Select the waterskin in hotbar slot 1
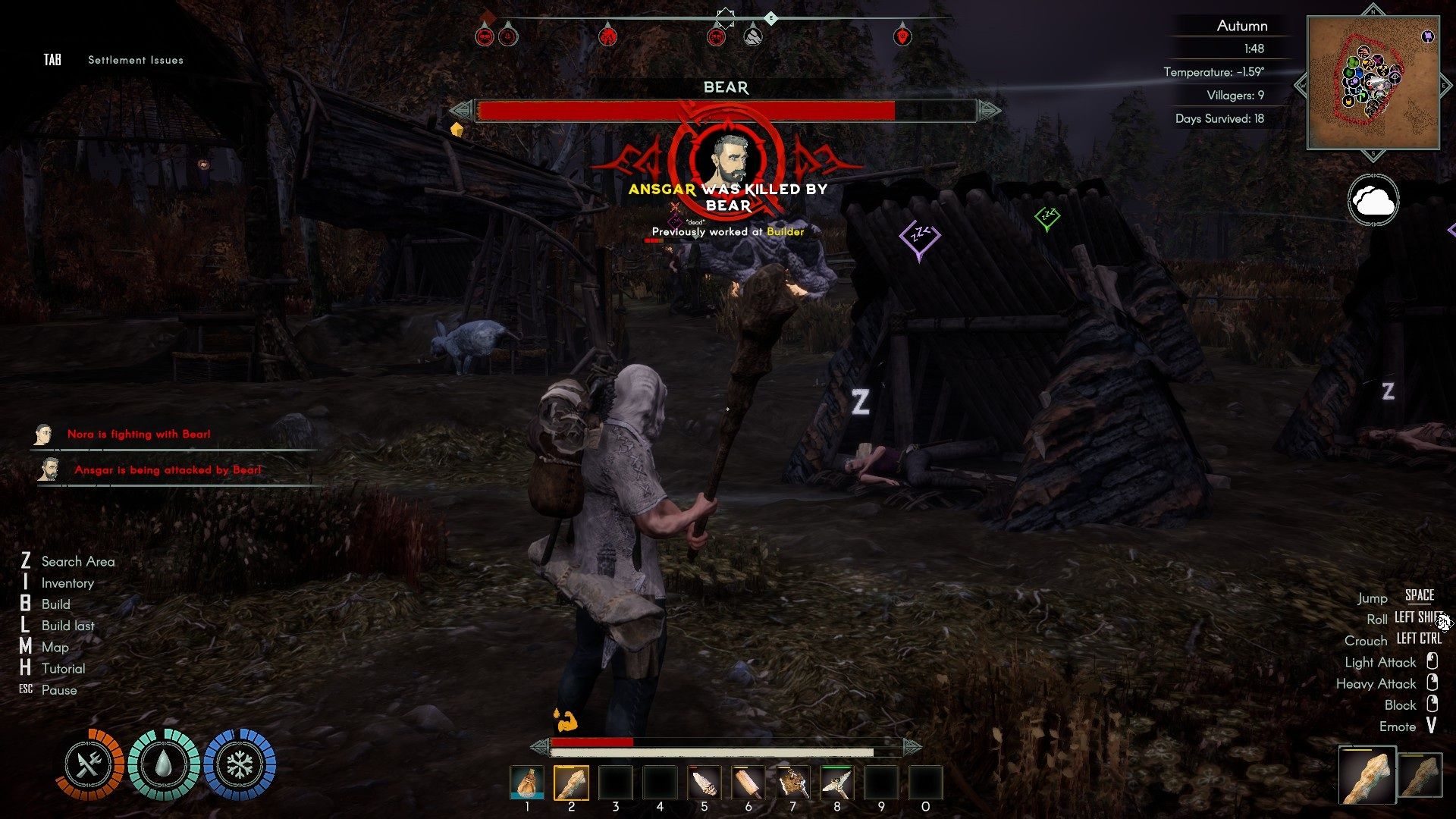 [527, 783]
